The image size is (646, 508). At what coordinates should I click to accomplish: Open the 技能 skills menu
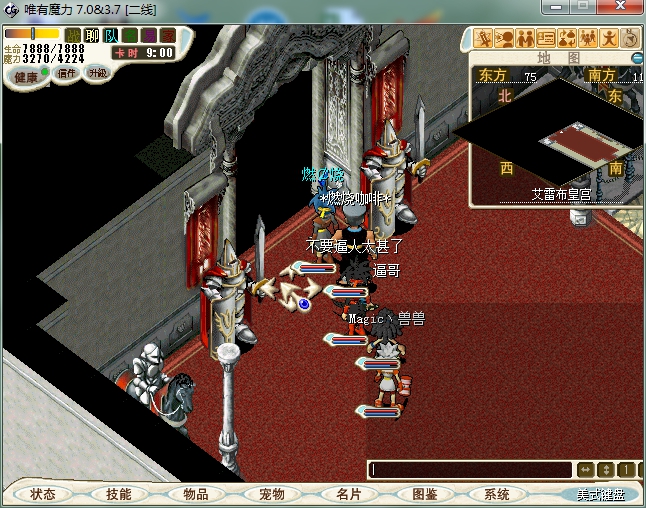pyautogui.click(x=118, y=494)
